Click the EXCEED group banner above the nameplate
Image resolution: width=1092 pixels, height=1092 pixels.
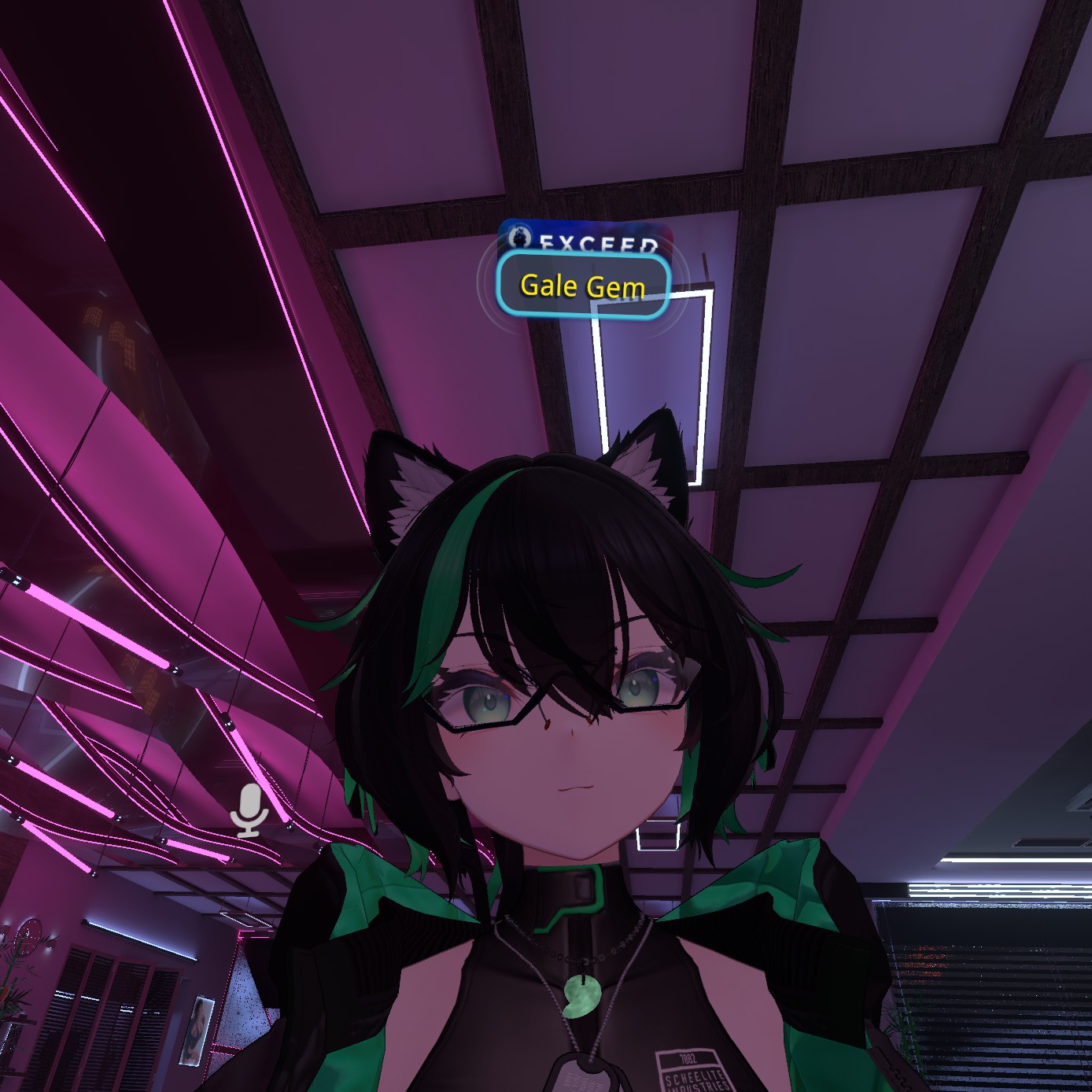586,237
